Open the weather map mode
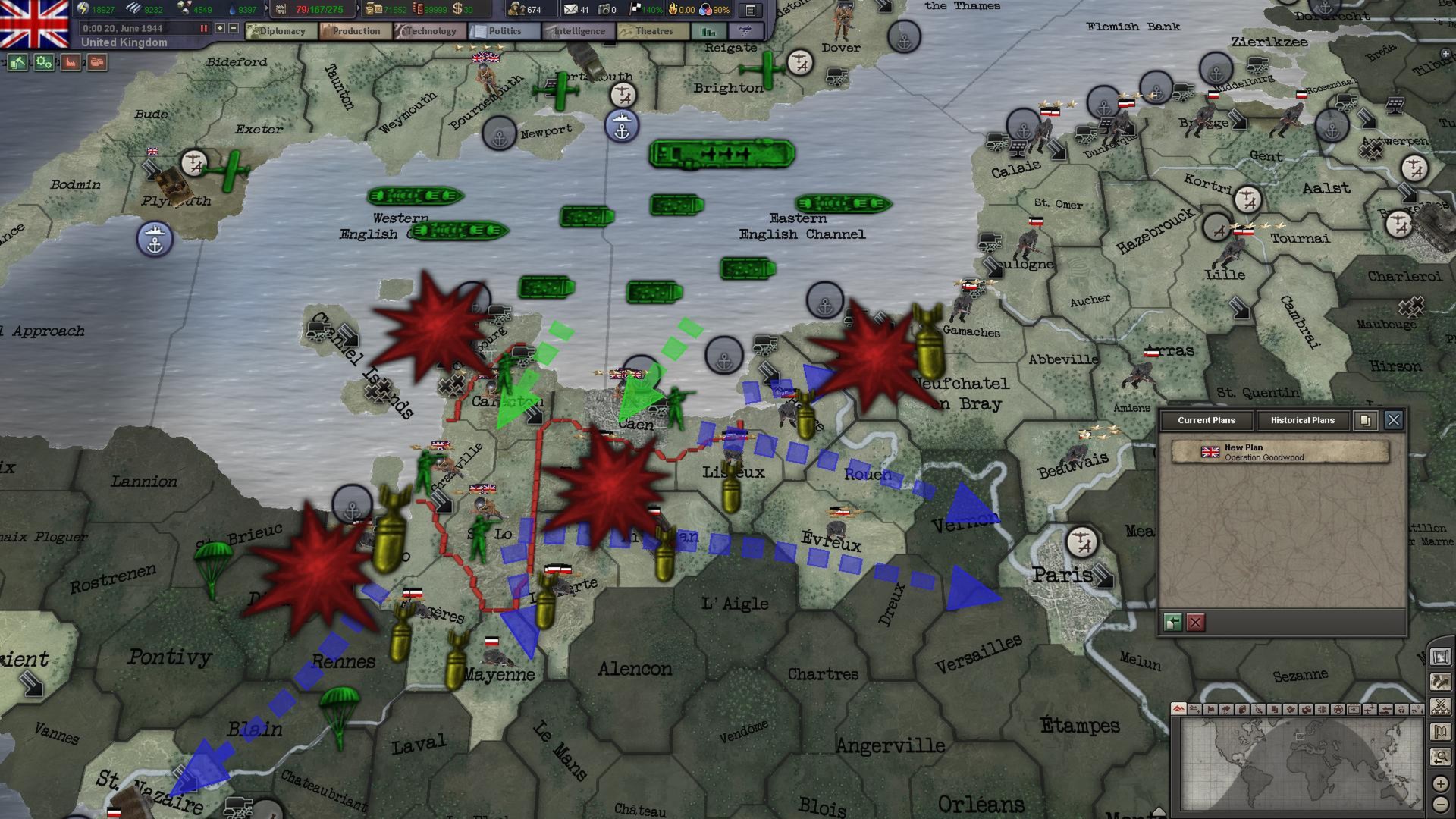Image resolution: width=1456 pixels, height=819 pixels. [x=1227, y=709]
